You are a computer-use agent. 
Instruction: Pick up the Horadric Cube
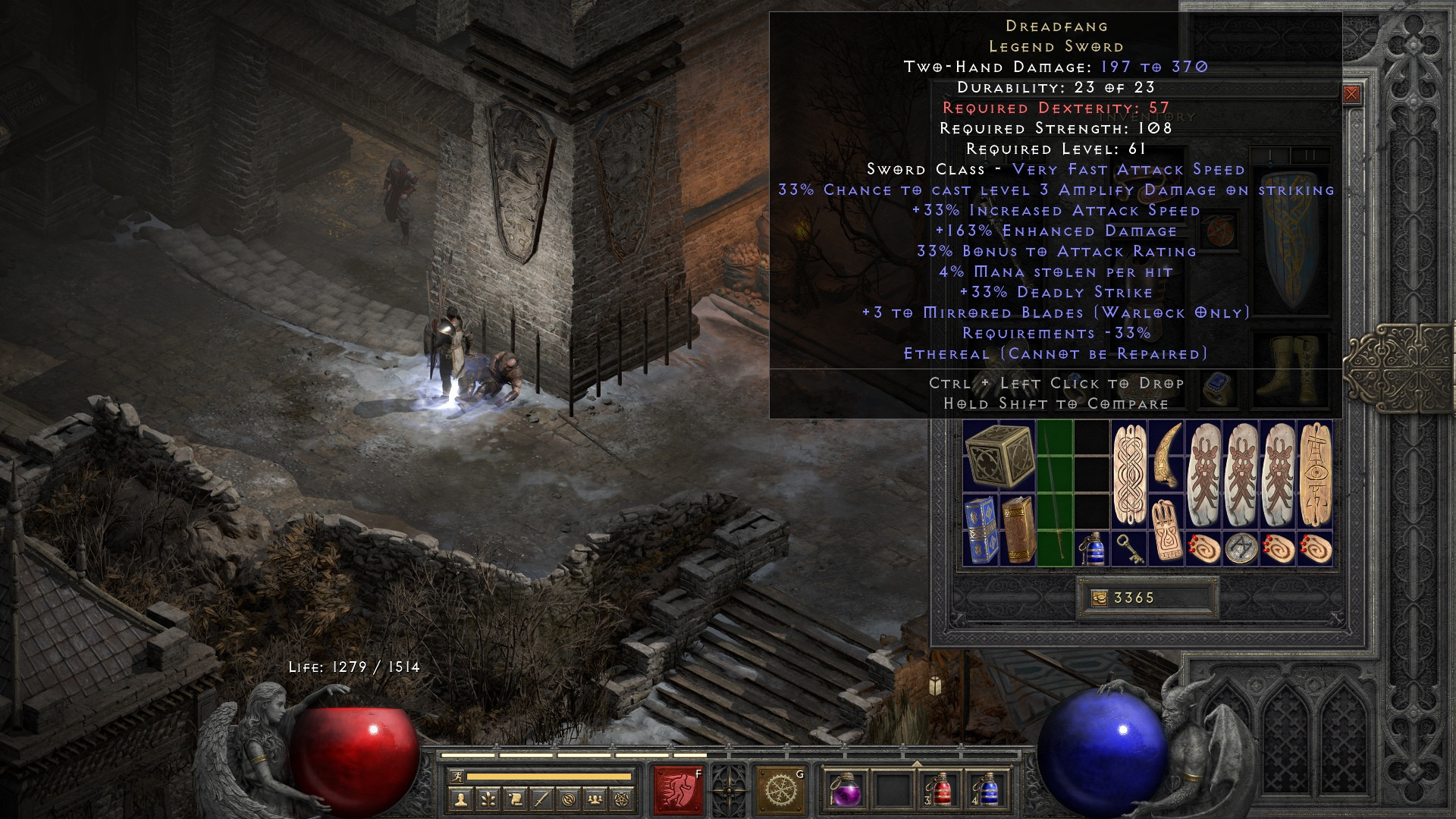999,457
